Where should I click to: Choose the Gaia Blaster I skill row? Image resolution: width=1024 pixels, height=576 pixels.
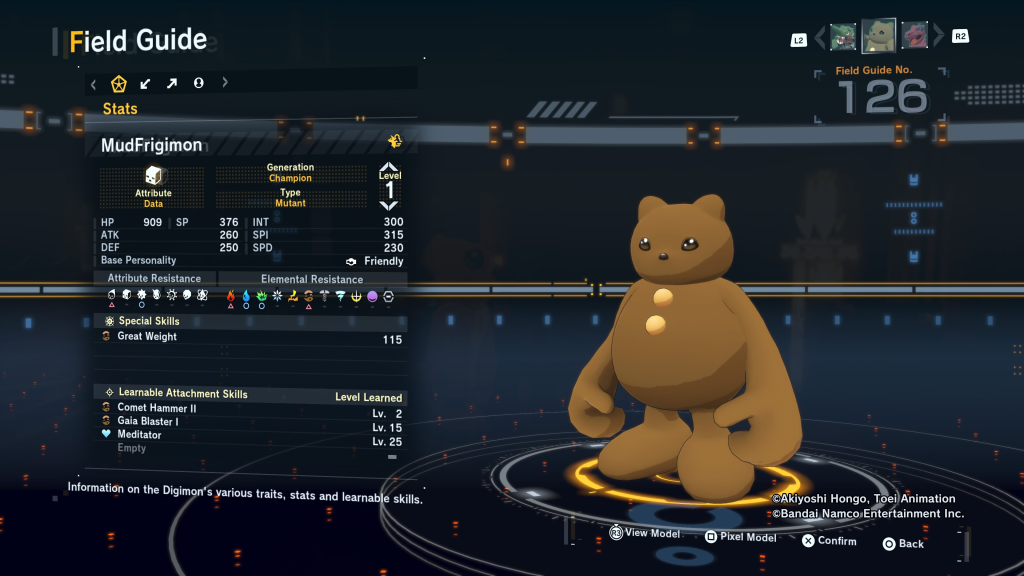tap(250, 422)
